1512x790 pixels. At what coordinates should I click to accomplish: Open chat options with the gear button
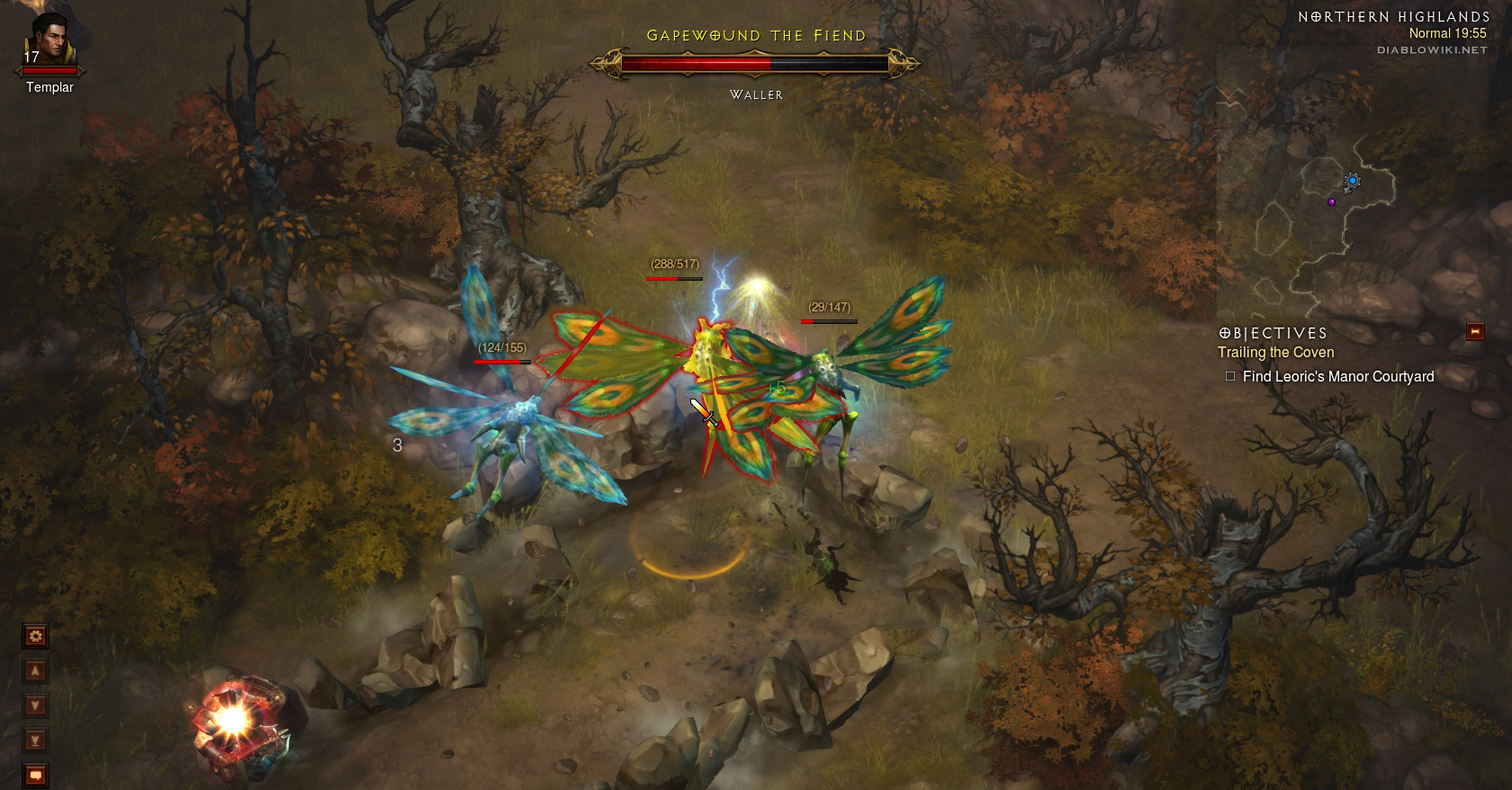point(35,637)
